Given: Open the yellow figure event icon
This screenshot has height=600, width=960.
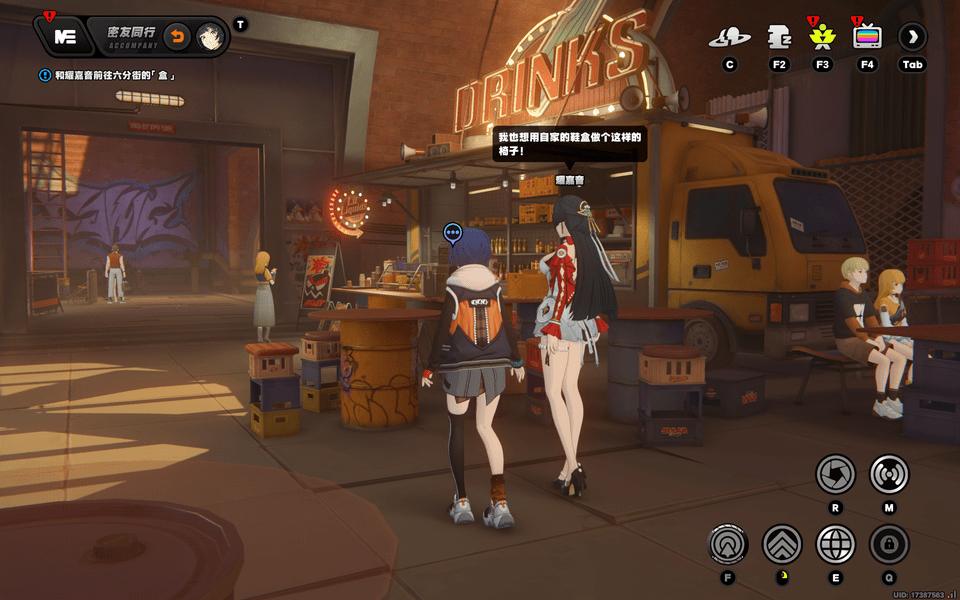Looking at the screenshot, I should coord(823,38).
